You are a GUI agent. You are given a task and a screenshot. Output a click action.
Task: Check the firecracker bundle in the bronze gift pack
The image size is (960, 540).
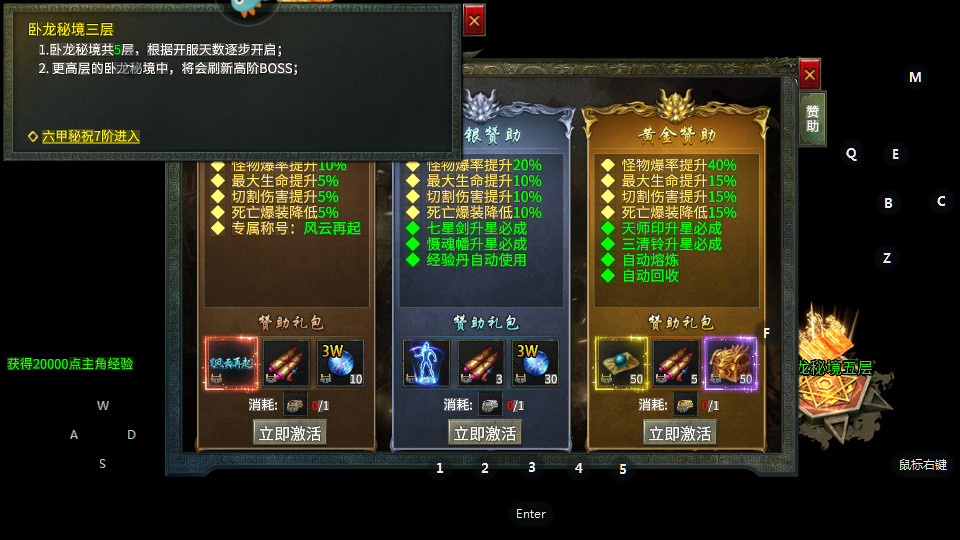coord(286,364)
